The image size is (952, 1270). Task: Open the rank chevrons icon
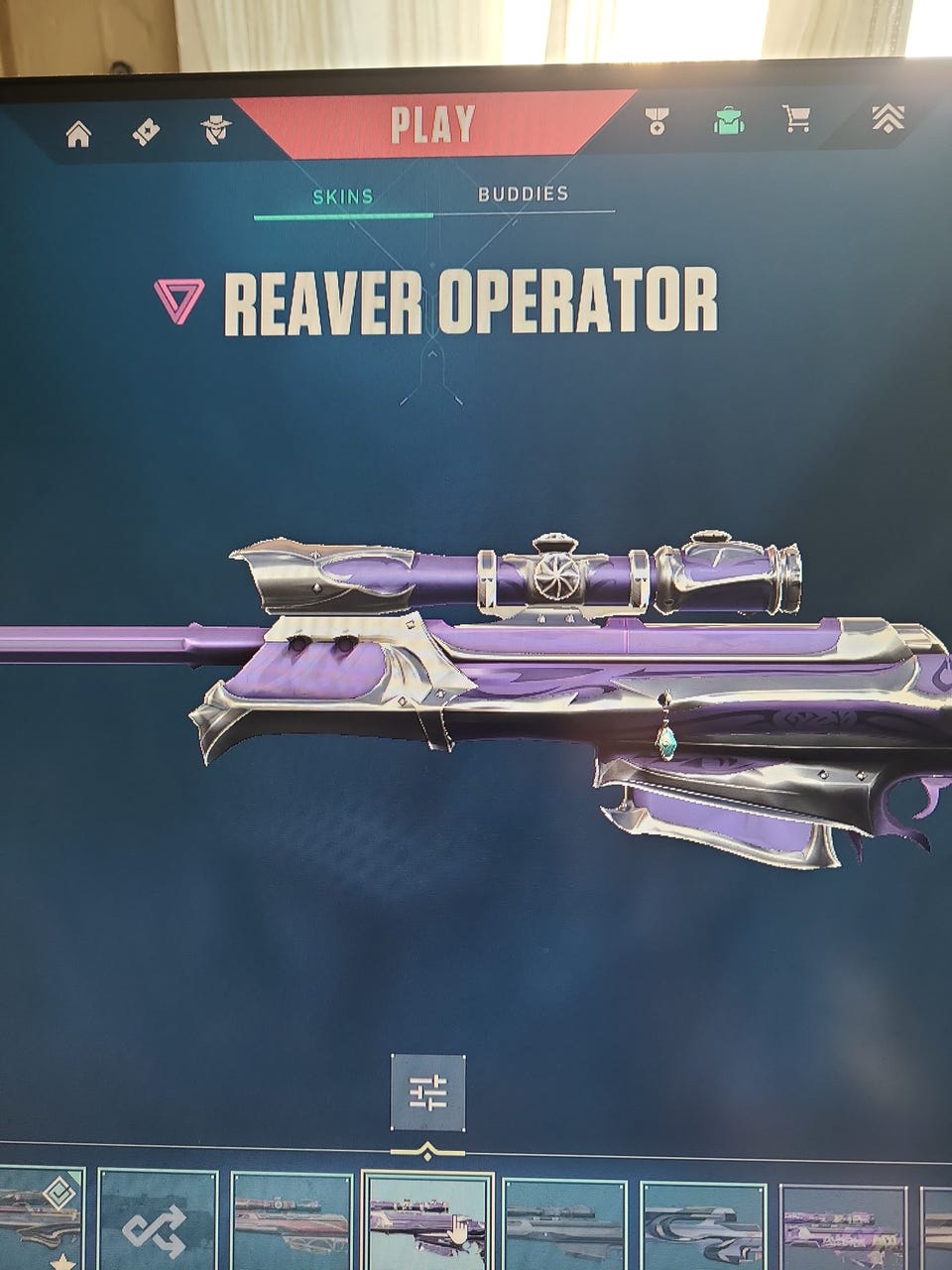888,117
